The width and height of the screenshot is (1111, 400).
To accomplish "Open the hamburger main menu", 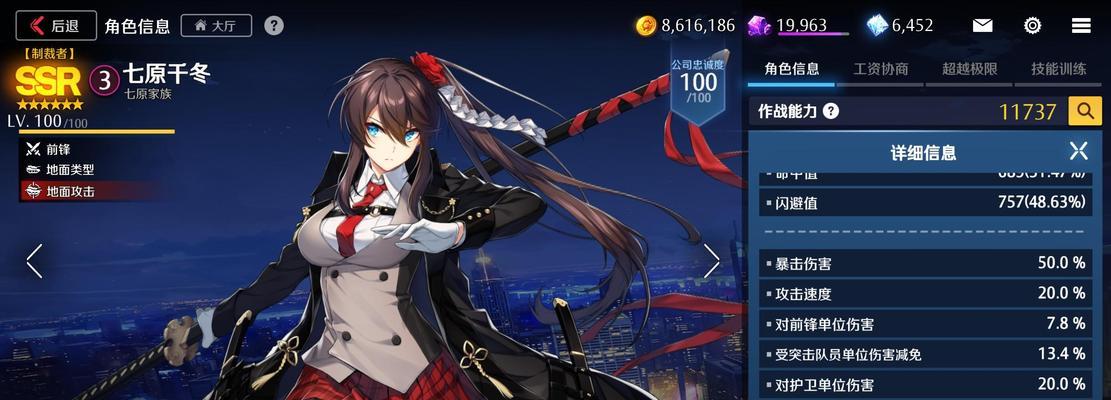I will coord(1081,25).
